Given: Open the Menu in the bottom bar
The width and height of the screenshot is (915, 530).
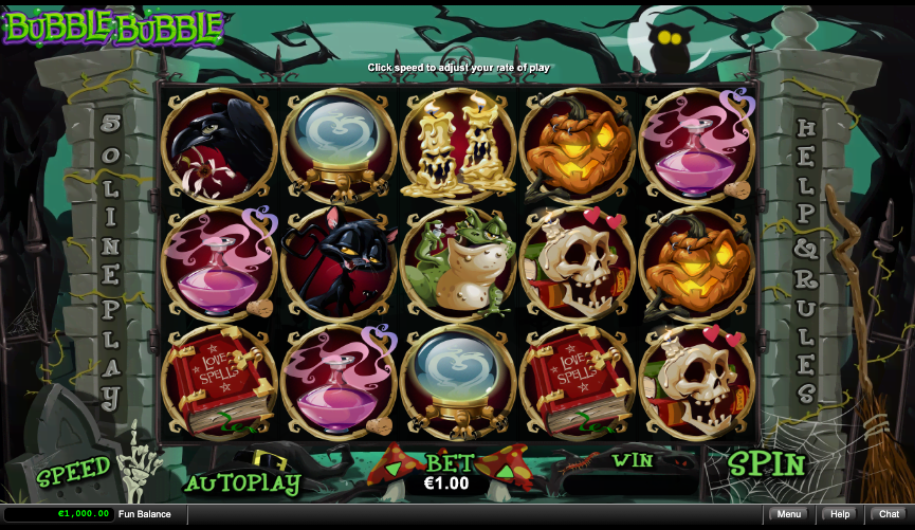Looking at the screenshot, I should coord(789,514).
